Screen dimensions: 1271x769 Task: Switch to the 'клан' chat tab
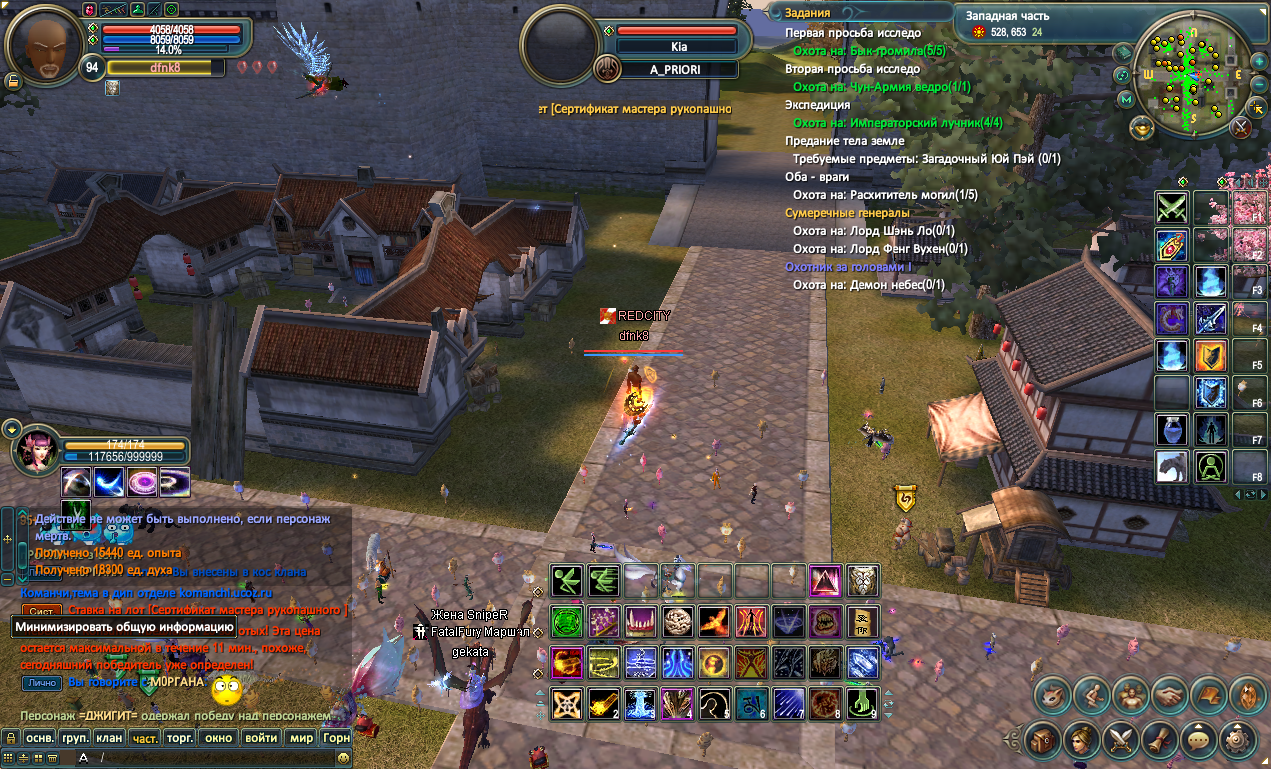click(111, 738)
